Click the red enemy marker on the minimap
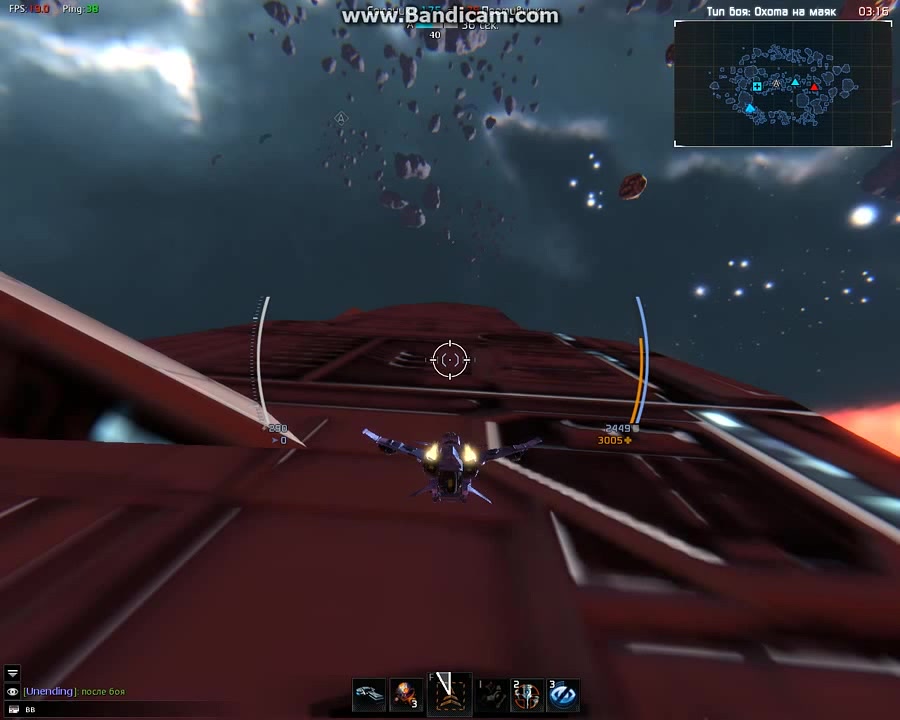 815,88
